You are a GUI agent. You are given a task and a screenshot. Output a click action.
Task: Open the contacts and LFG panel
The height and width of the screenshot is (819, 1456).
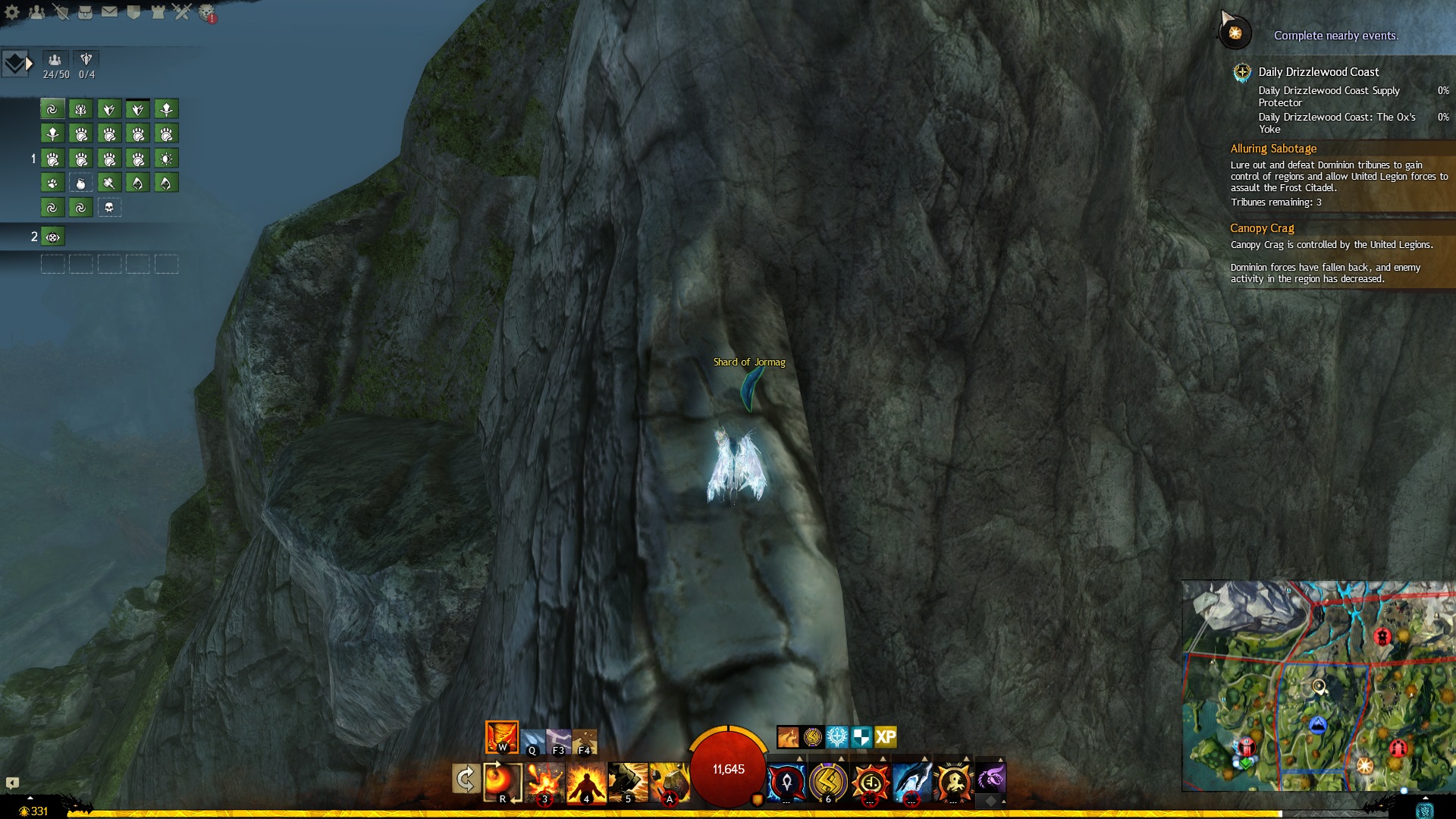coord(36,12)
